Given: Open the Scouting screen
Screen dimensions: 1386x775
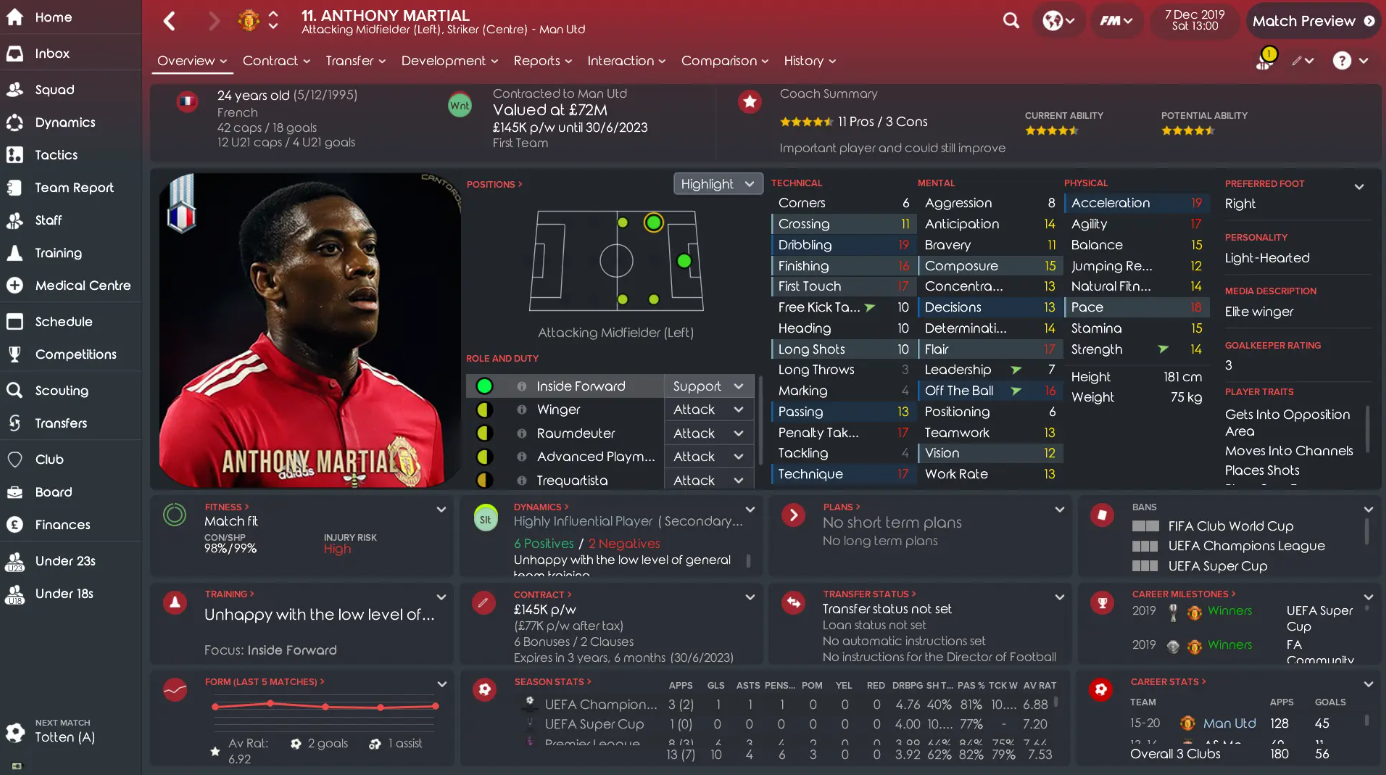Looking at the screenshot, I should pos(64,389).
